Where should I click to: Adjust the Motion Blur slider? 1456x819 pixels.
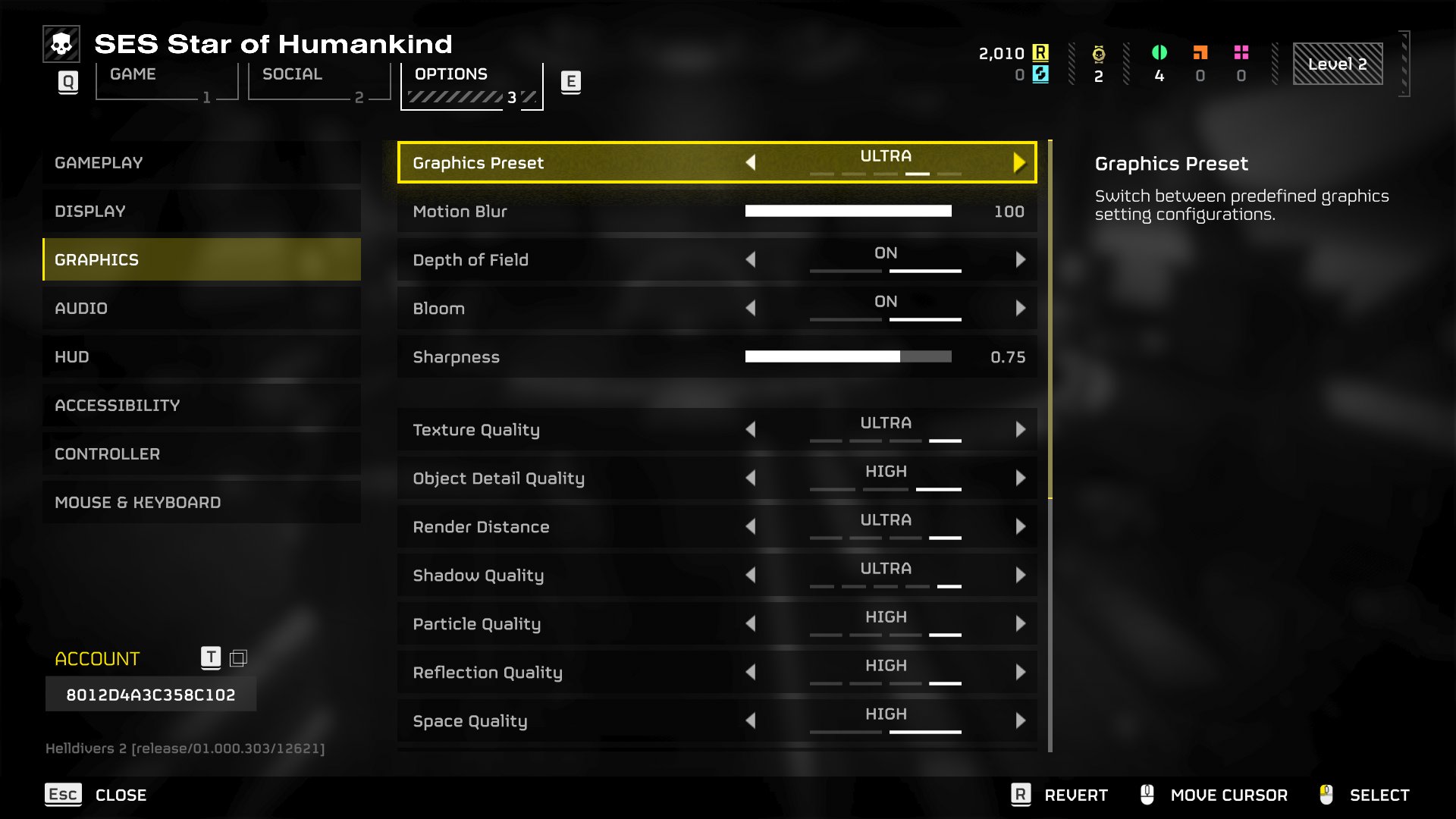[x=849, y=212]
